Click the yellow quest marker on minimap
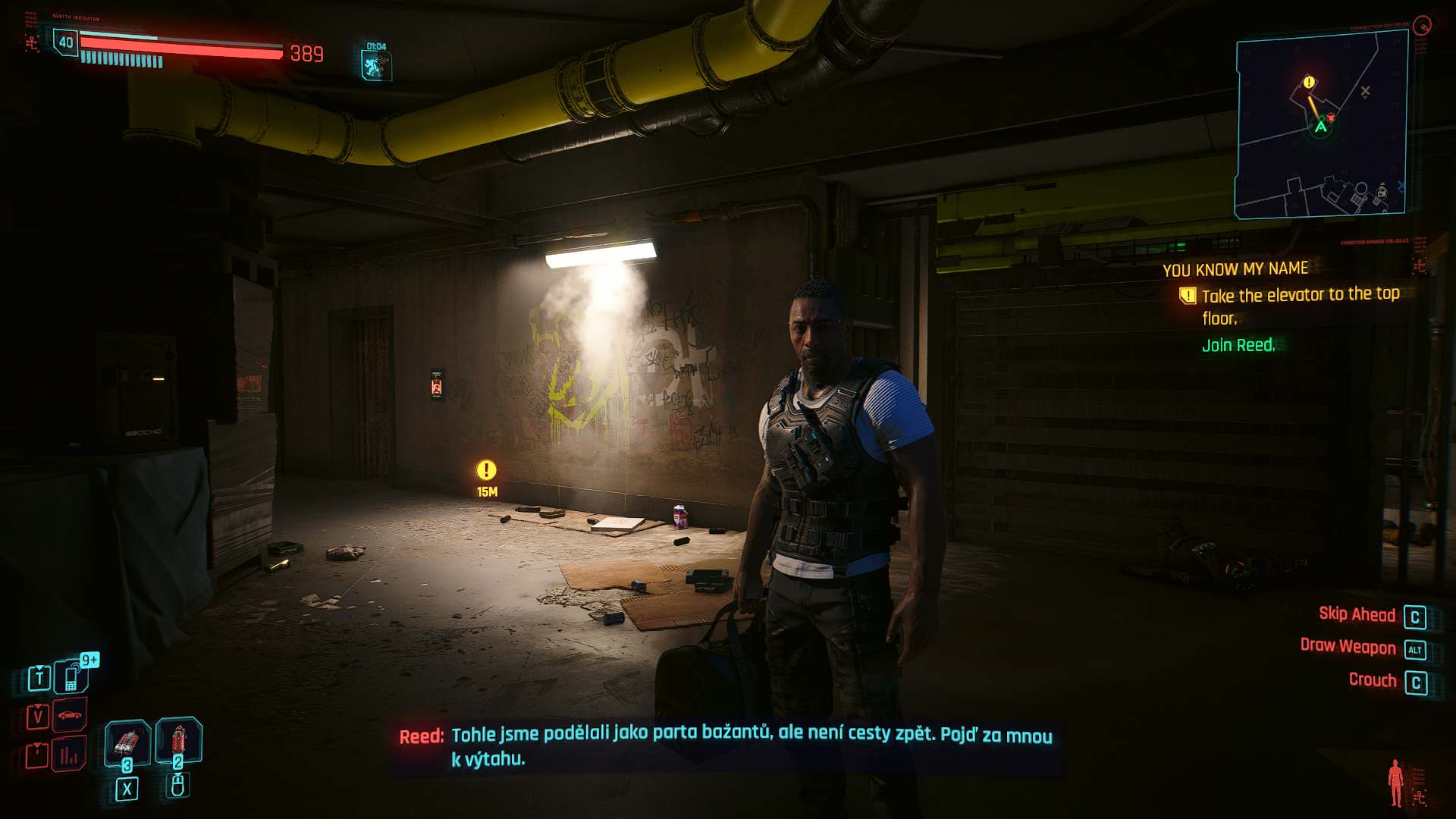Image resolution: width=1456 pixels, height=819 pixels. [1309, 82]
